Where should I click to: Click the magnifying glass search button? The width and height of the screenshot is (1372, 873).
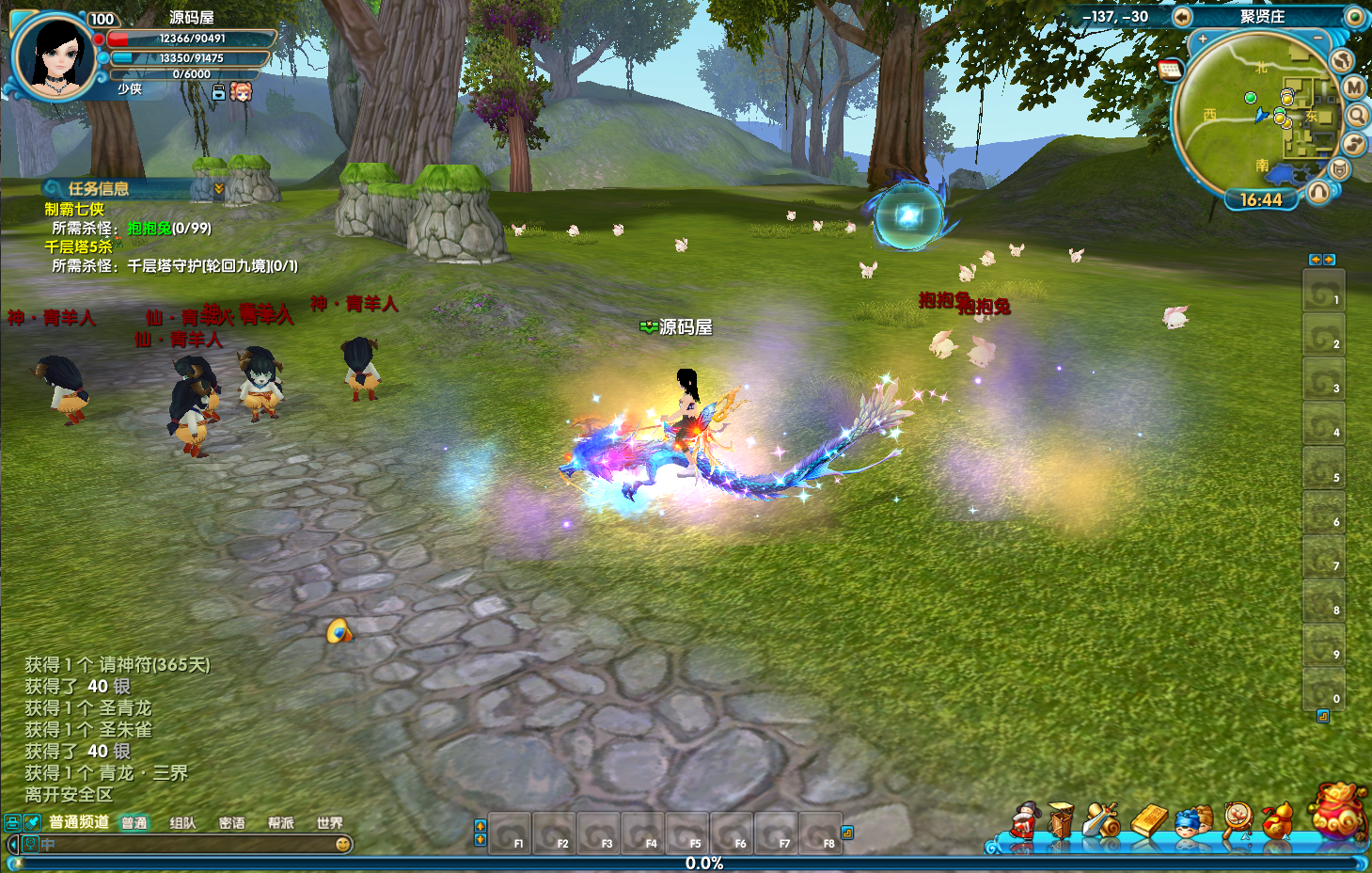click(1357, 116)
